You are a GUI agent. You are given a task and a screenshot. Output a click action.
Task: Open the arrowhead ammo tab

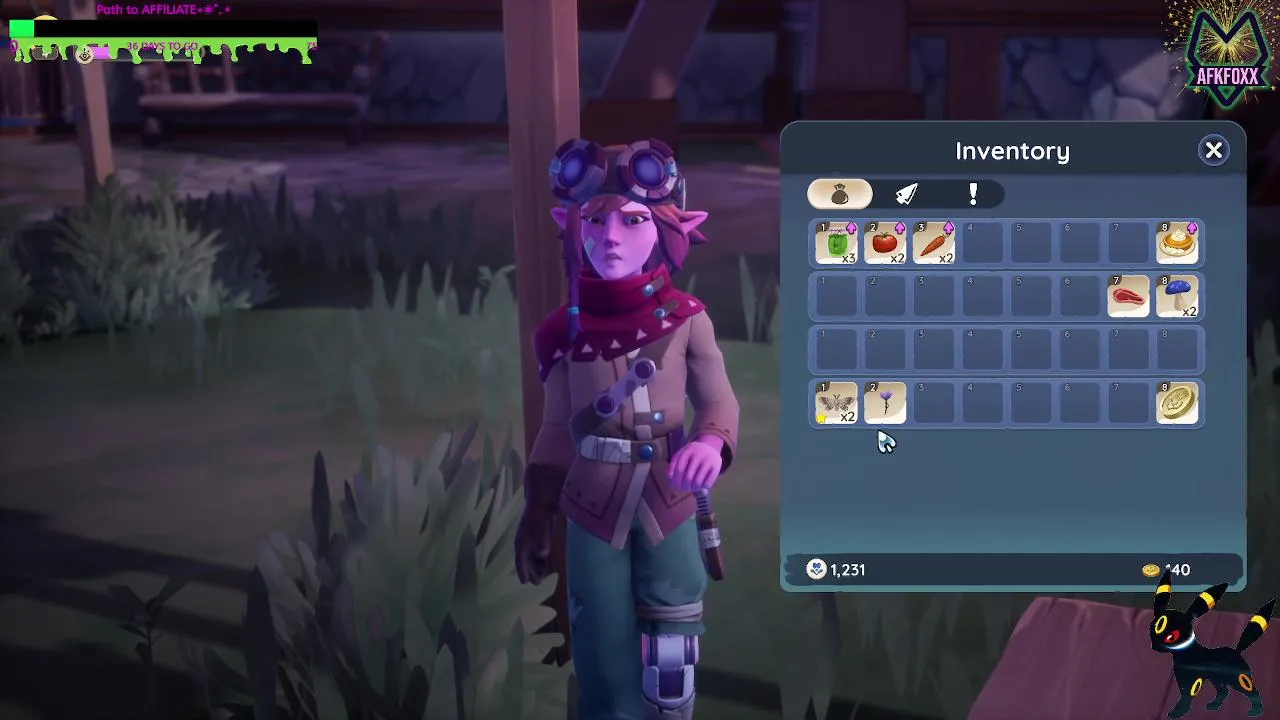[906, 194]
